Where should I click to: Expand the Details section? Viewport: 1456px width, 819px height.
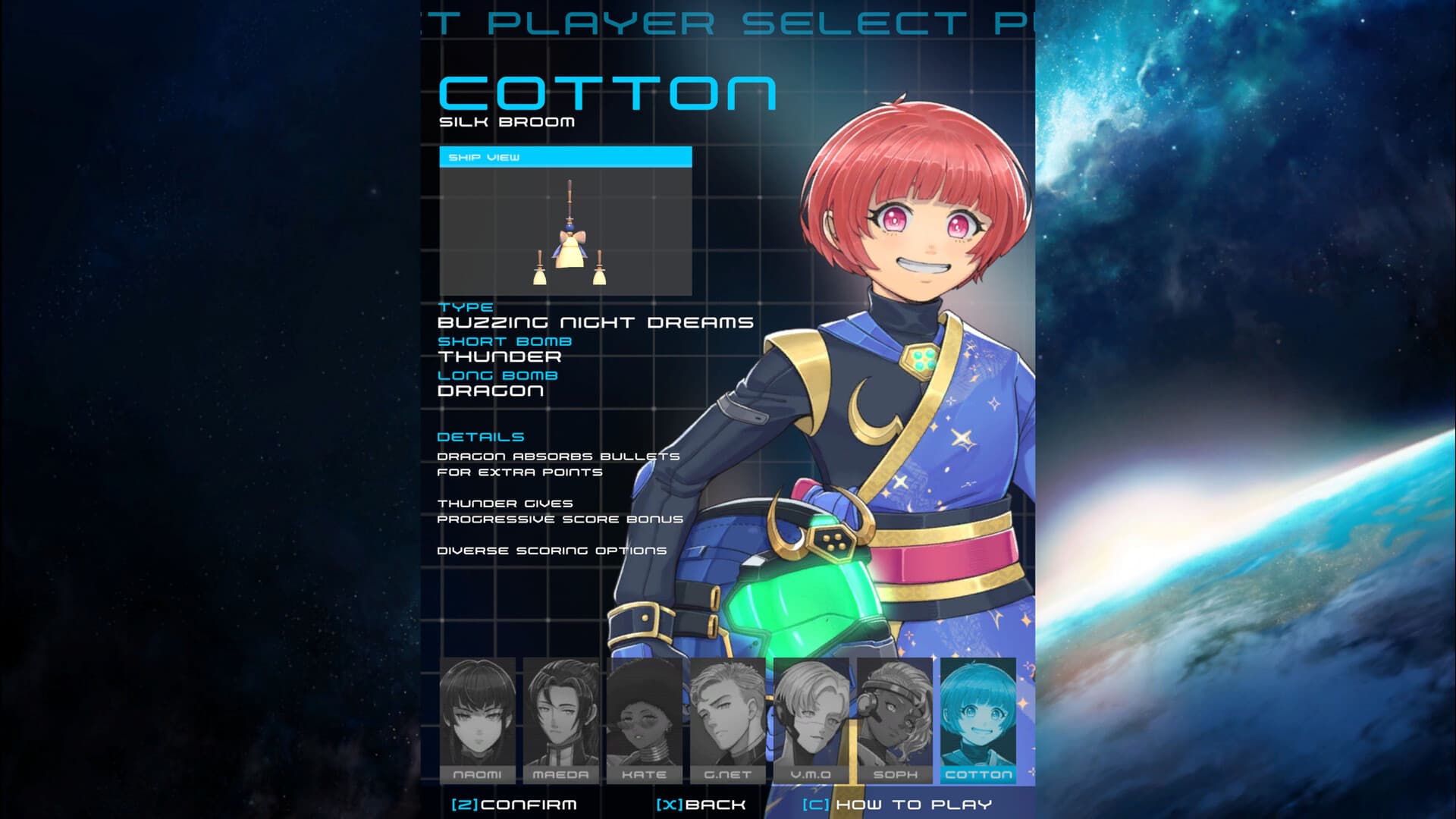pos(481,437)
